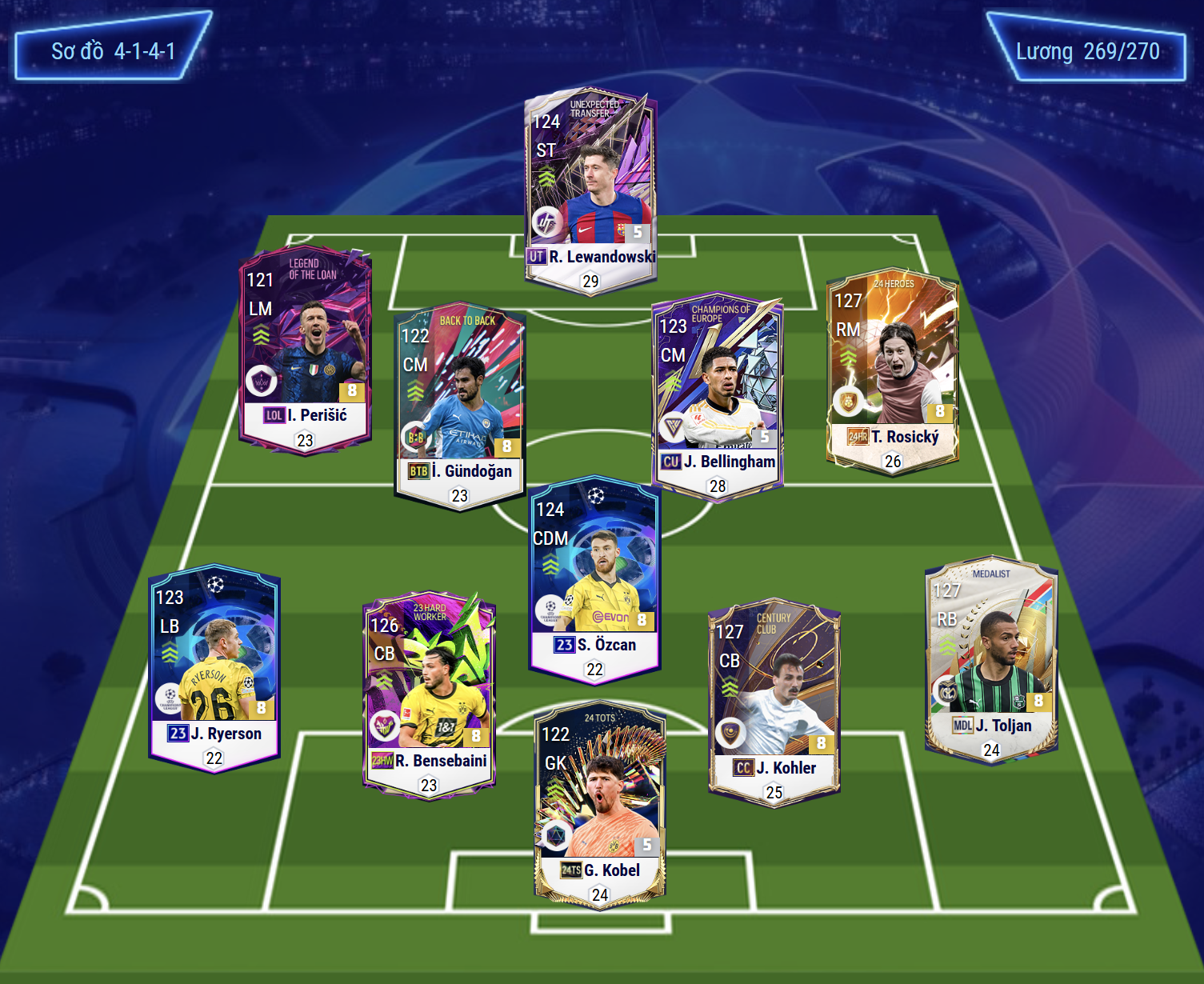This screenshot has height=984, width=1204.
Task: Select the R. Lewandowski striker card
Action: 590,192
